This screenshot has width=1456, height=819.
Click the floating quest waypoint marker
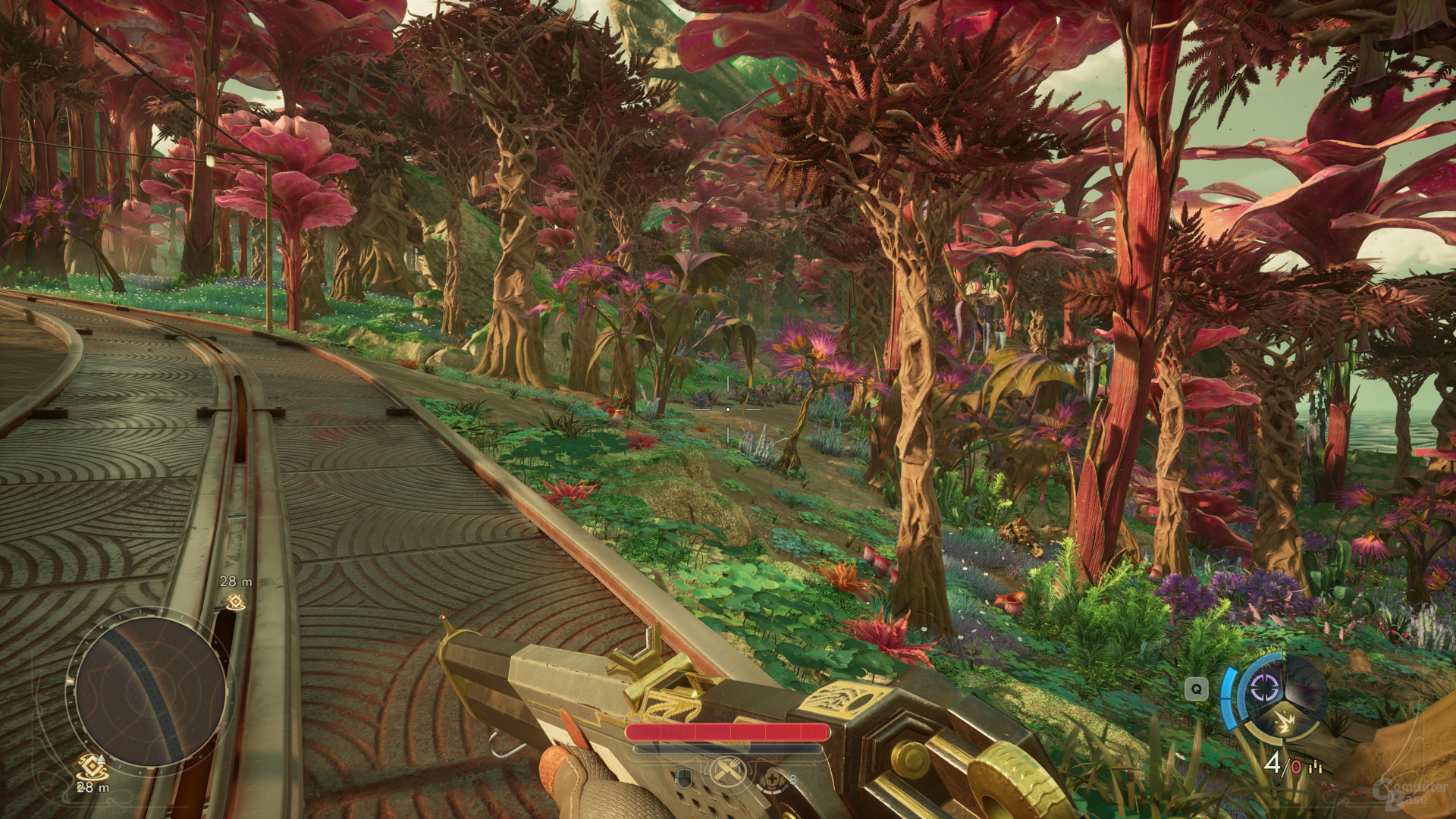pos(236,602)
